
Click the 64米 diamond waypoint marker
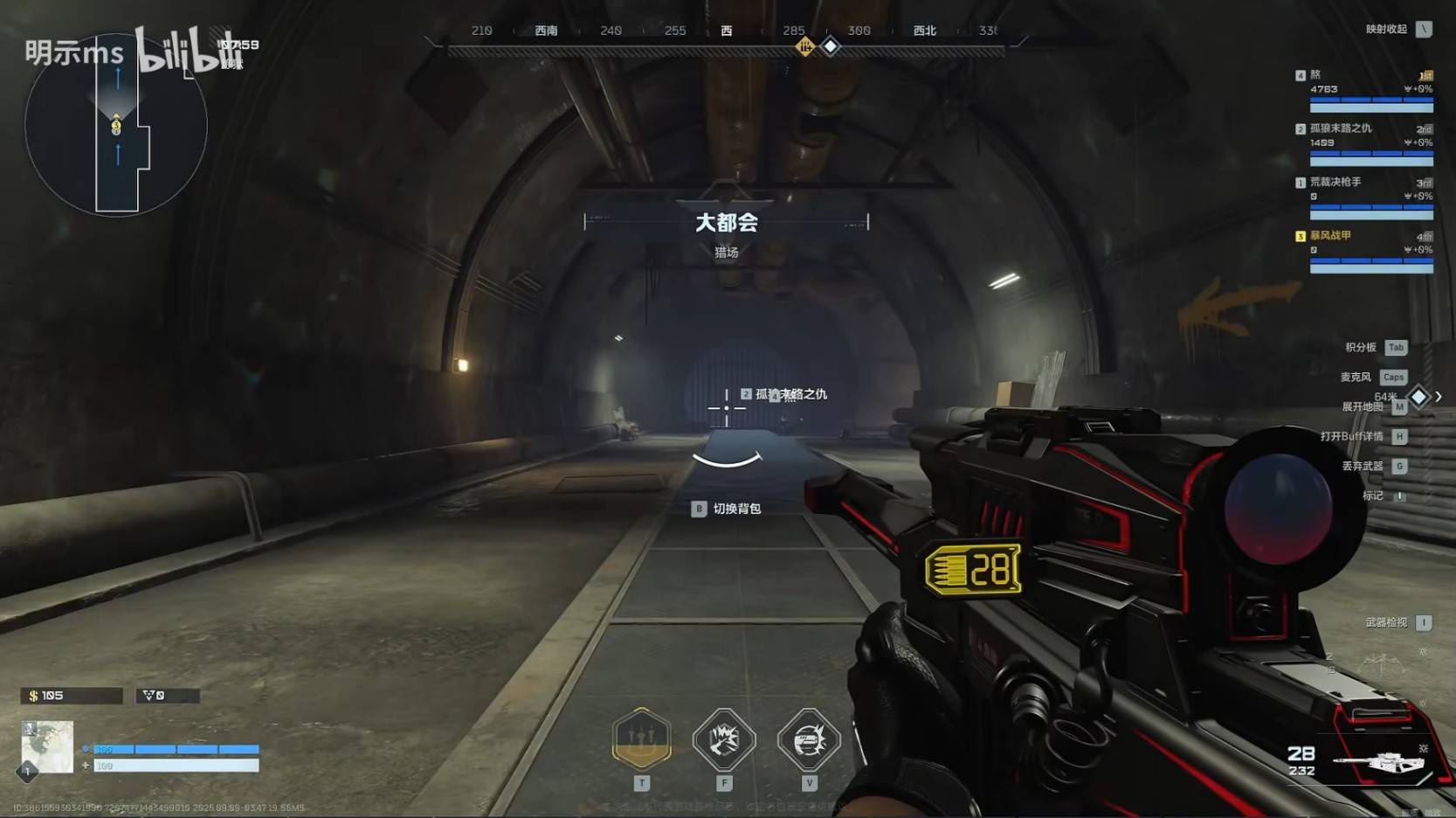pyautogui.click(x=1418, y=398)
